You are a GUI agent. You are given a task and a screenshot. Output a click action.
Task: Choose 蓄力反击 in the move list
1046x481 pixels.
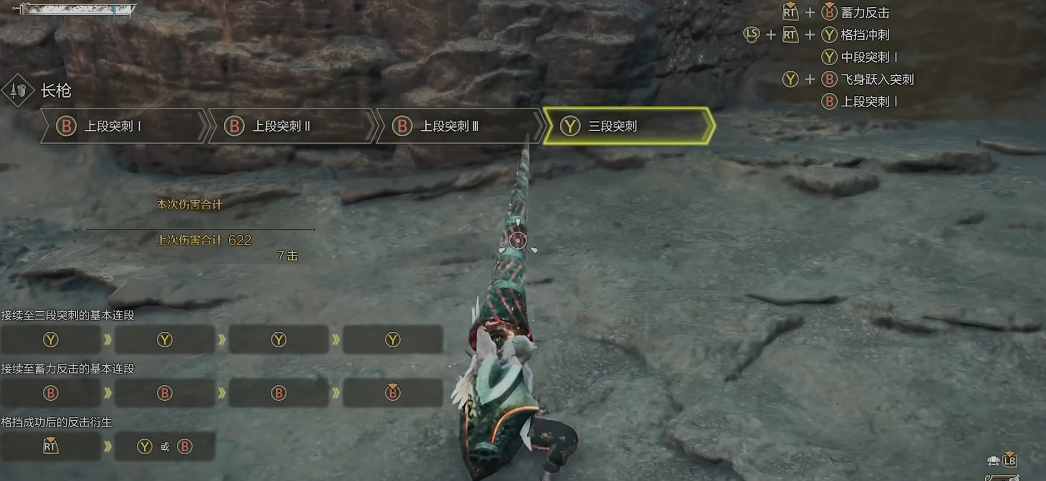[x=866, y=13]
